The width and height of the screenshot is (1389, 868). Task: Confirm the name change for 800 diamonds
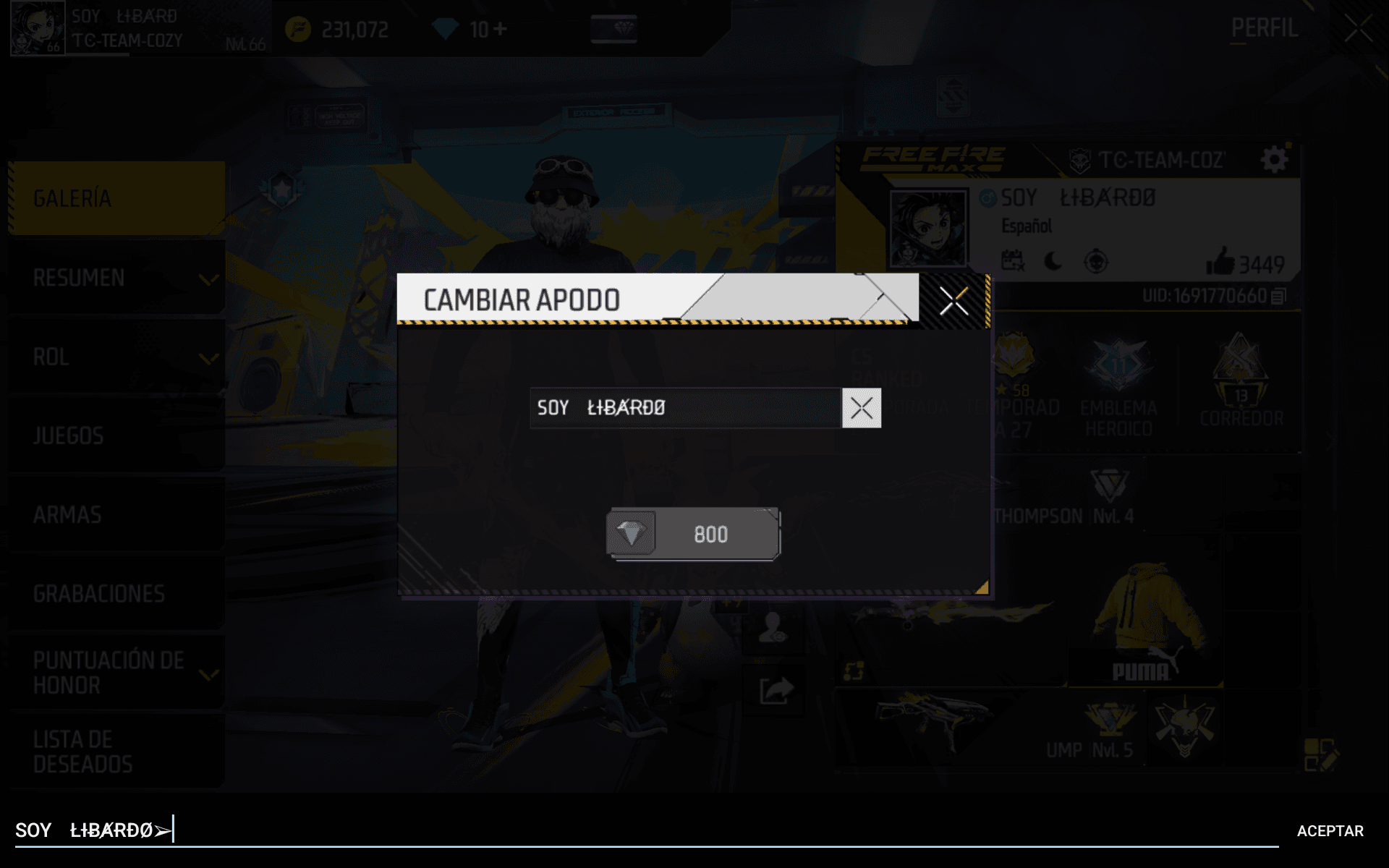tap(693, 535)
